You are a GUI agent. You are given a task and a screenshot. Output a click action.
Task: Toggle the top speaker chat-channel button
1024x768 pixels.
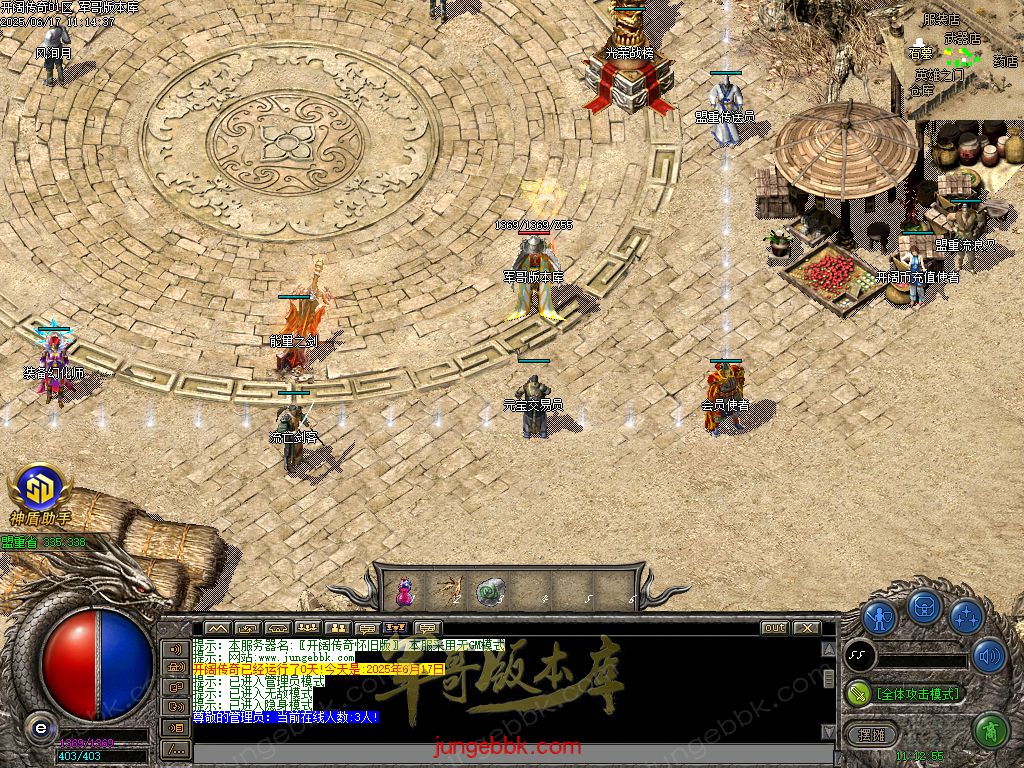(176, 648)
